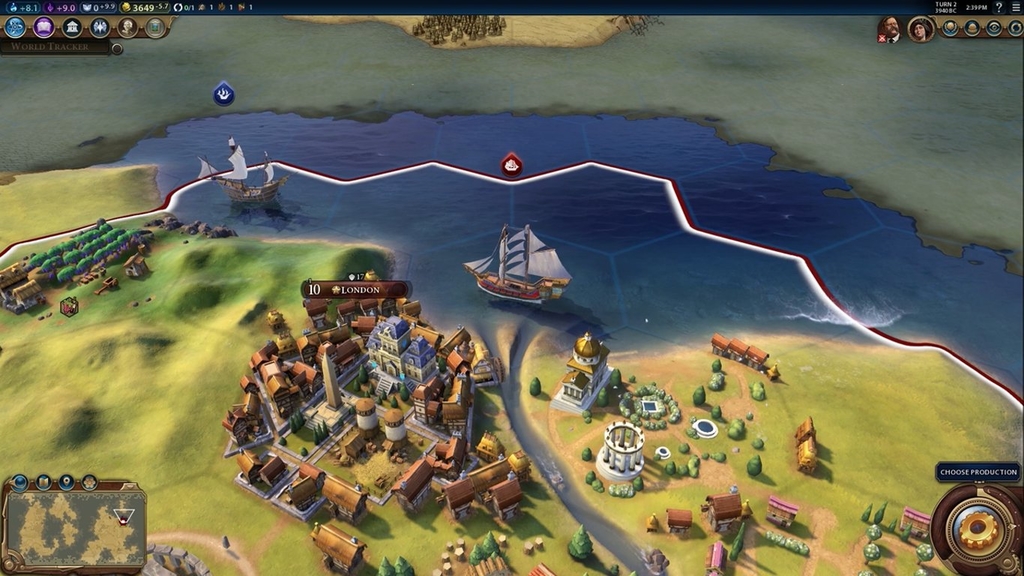Click the gear end-turn action button
Screen dimensions: 1024x576
[x=976, y=526]
